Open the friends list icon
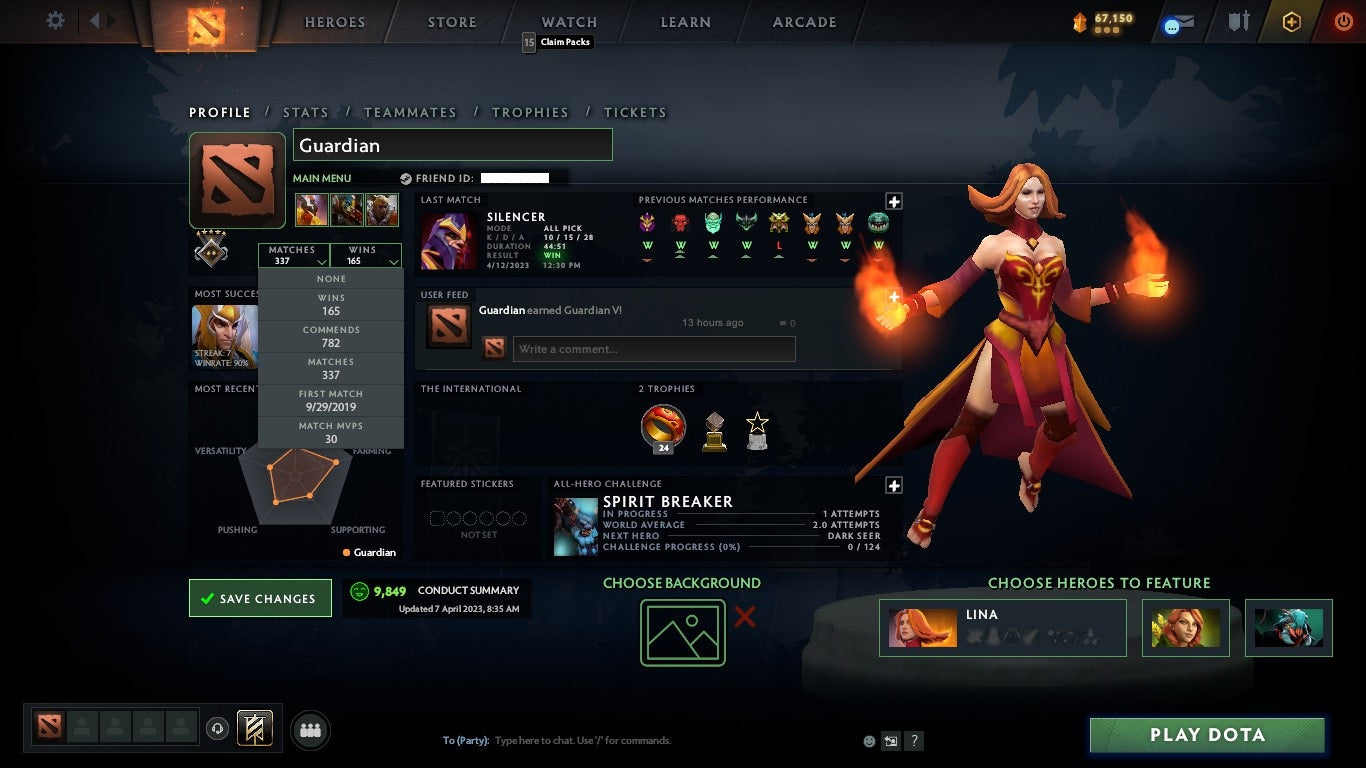 (310, 730)
